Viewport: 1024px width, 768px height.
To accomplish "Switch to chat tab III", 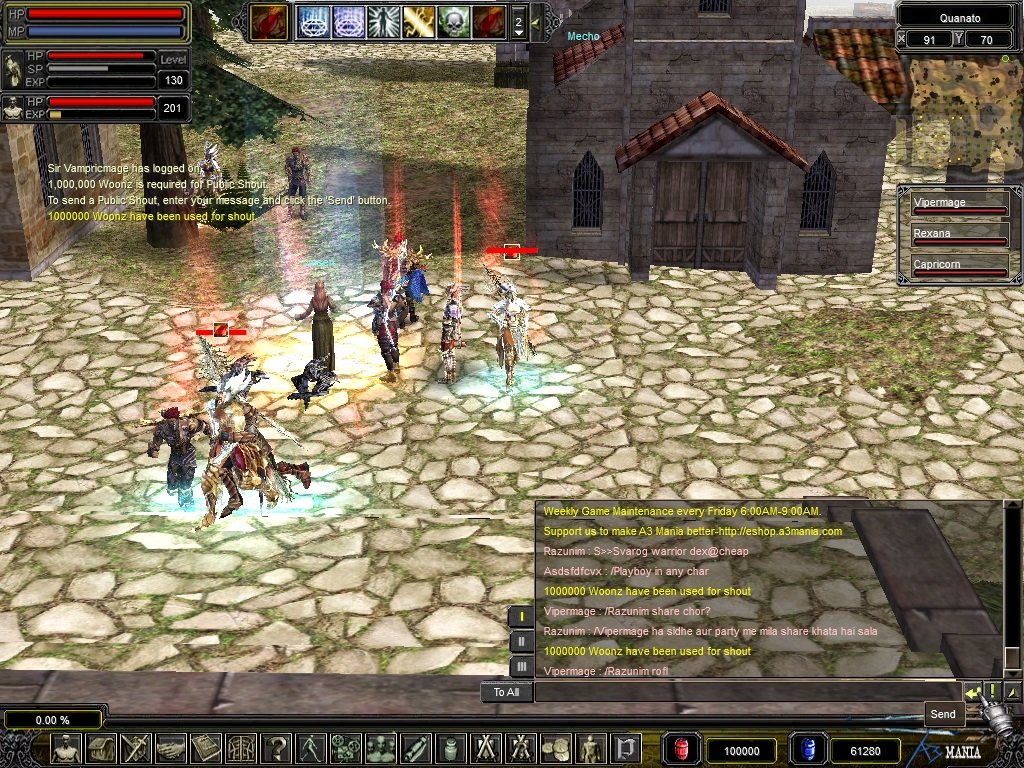I will click(x=521, y=666).
